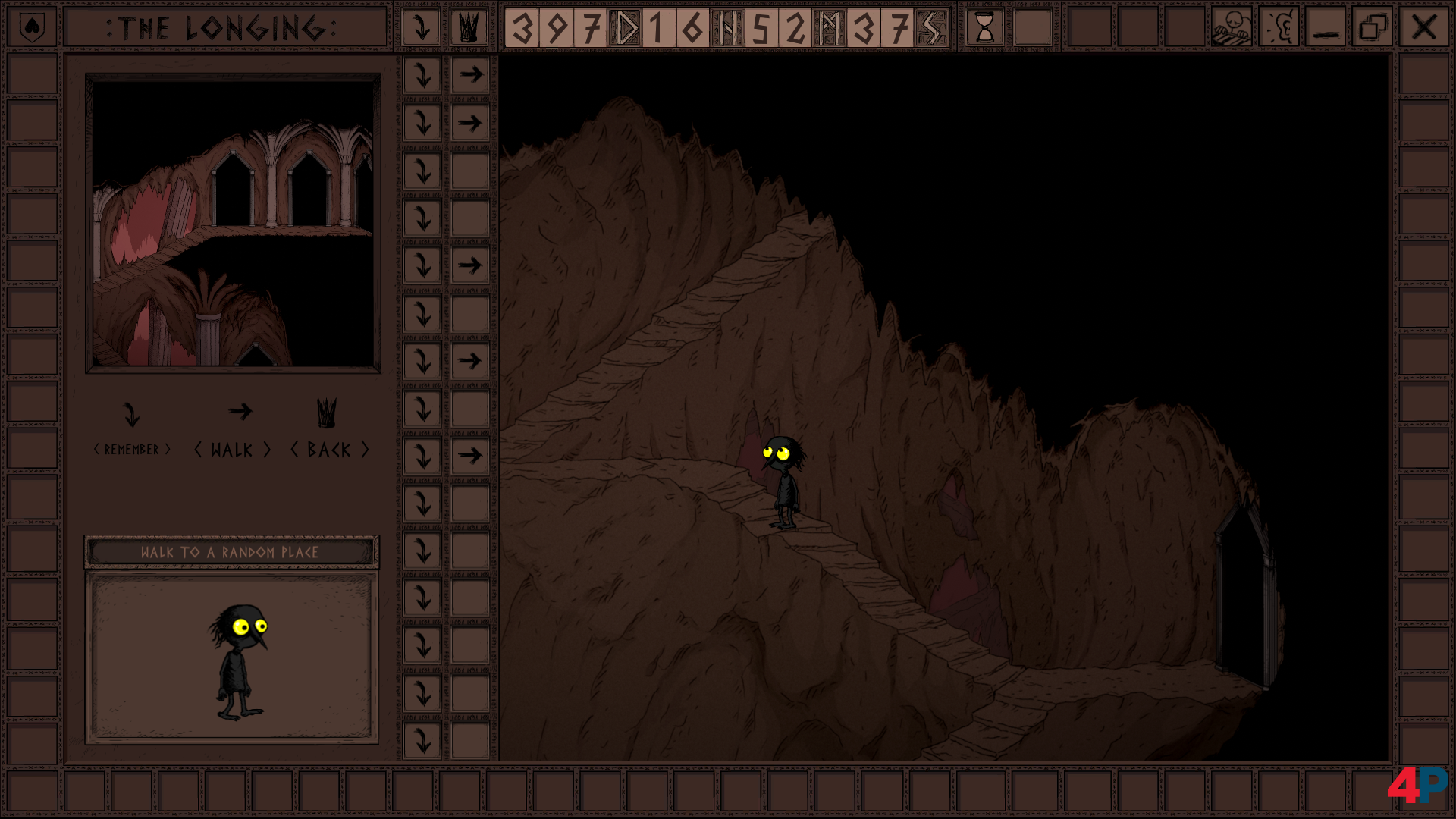Select the Back option under the crown
This screenshot has width=1456, height=819.
pyautogui.click(x=329, y=429)
